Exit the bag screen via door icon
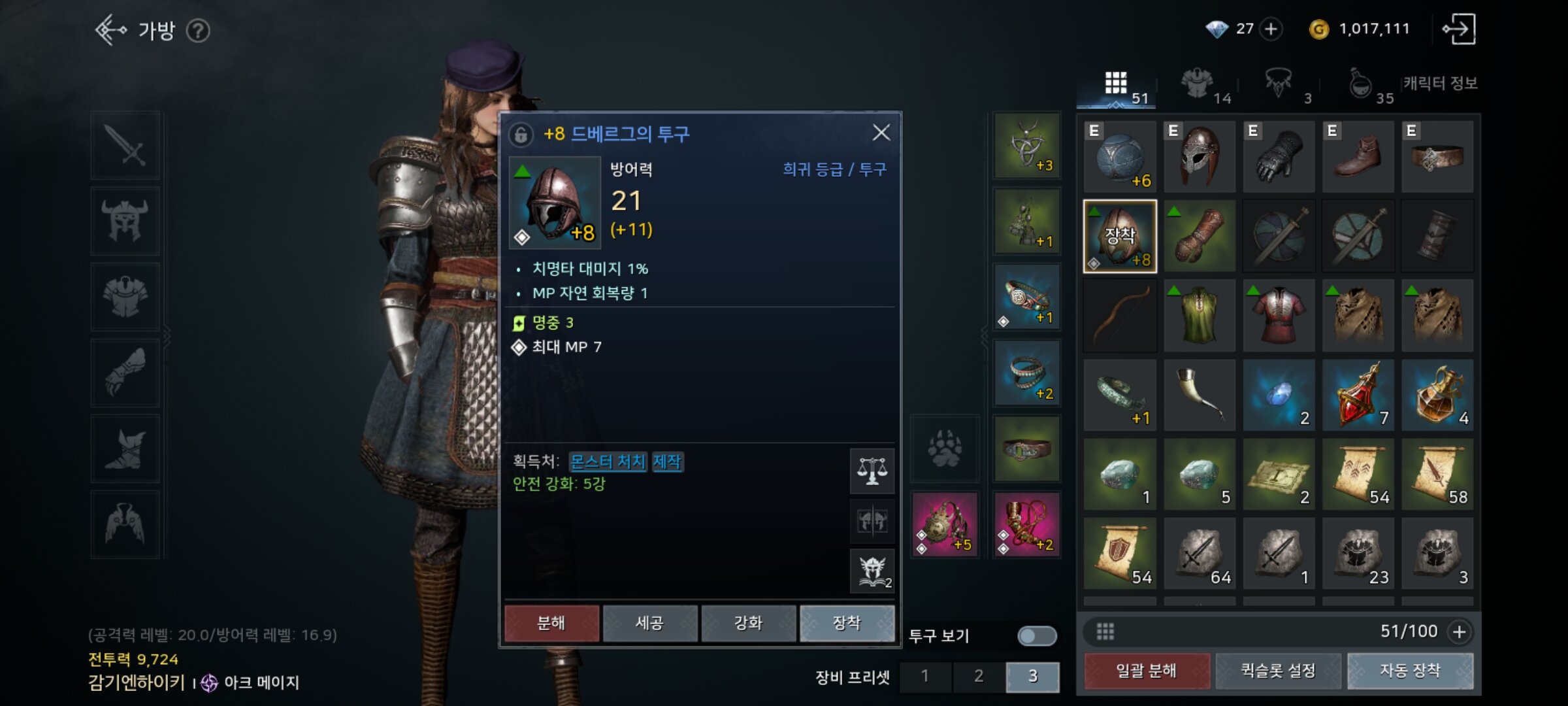The height and width of the screenshot is (706, 1568). click(1458, 29)
